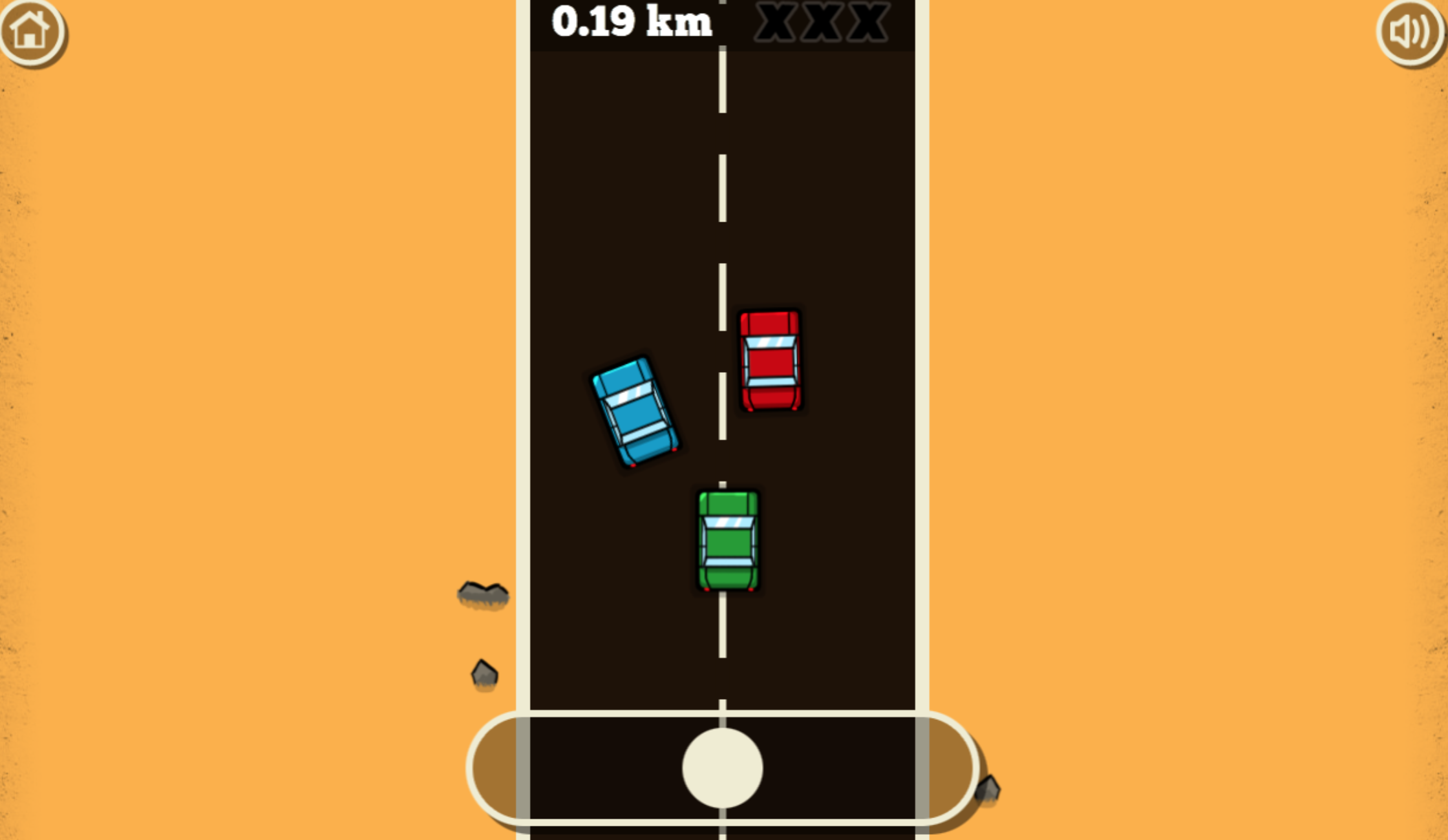Viewport: 1448px width, 840px height.
Task: Click the first X life marker
Action: [x=775, y=23]
